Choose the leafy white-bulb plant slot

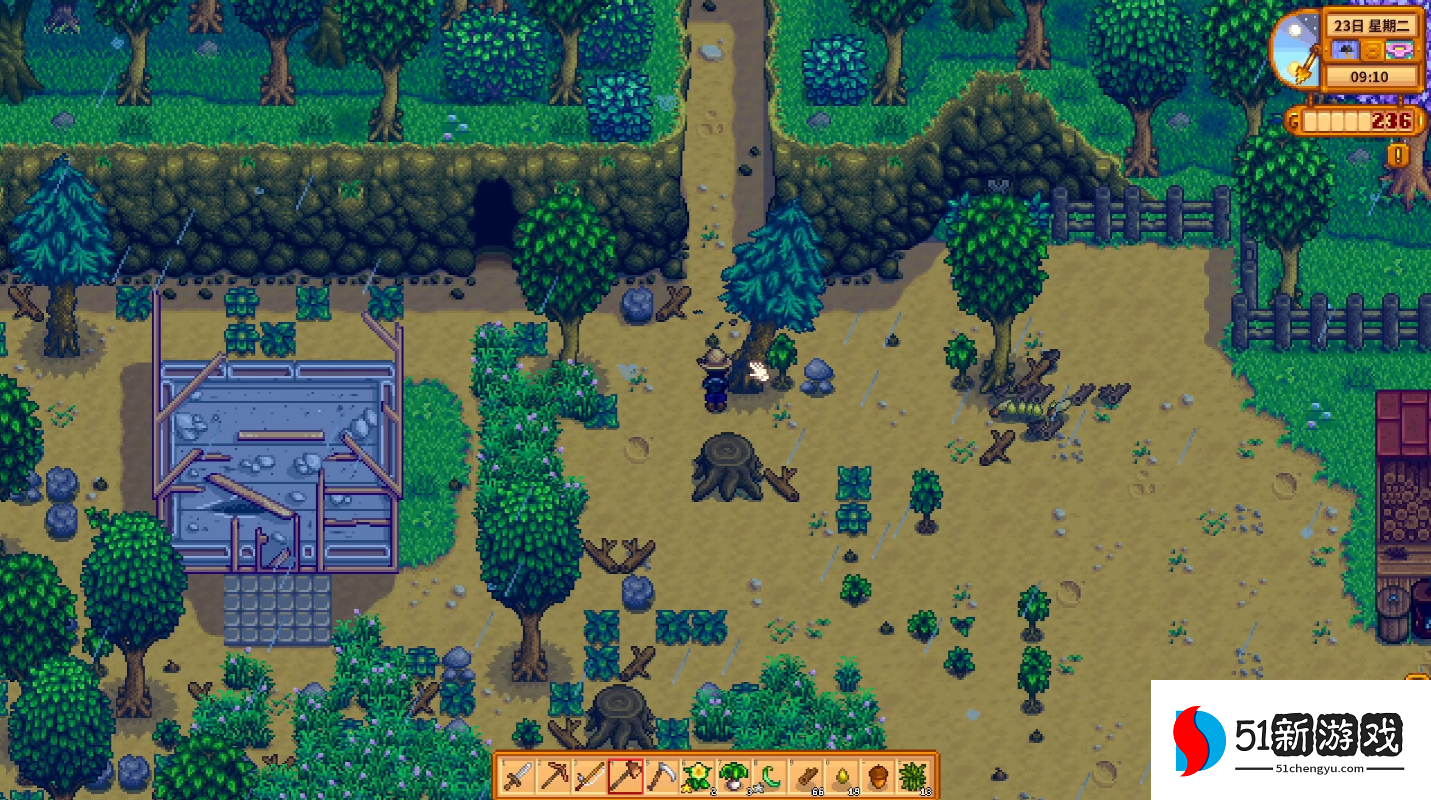[x=734, y=776]
